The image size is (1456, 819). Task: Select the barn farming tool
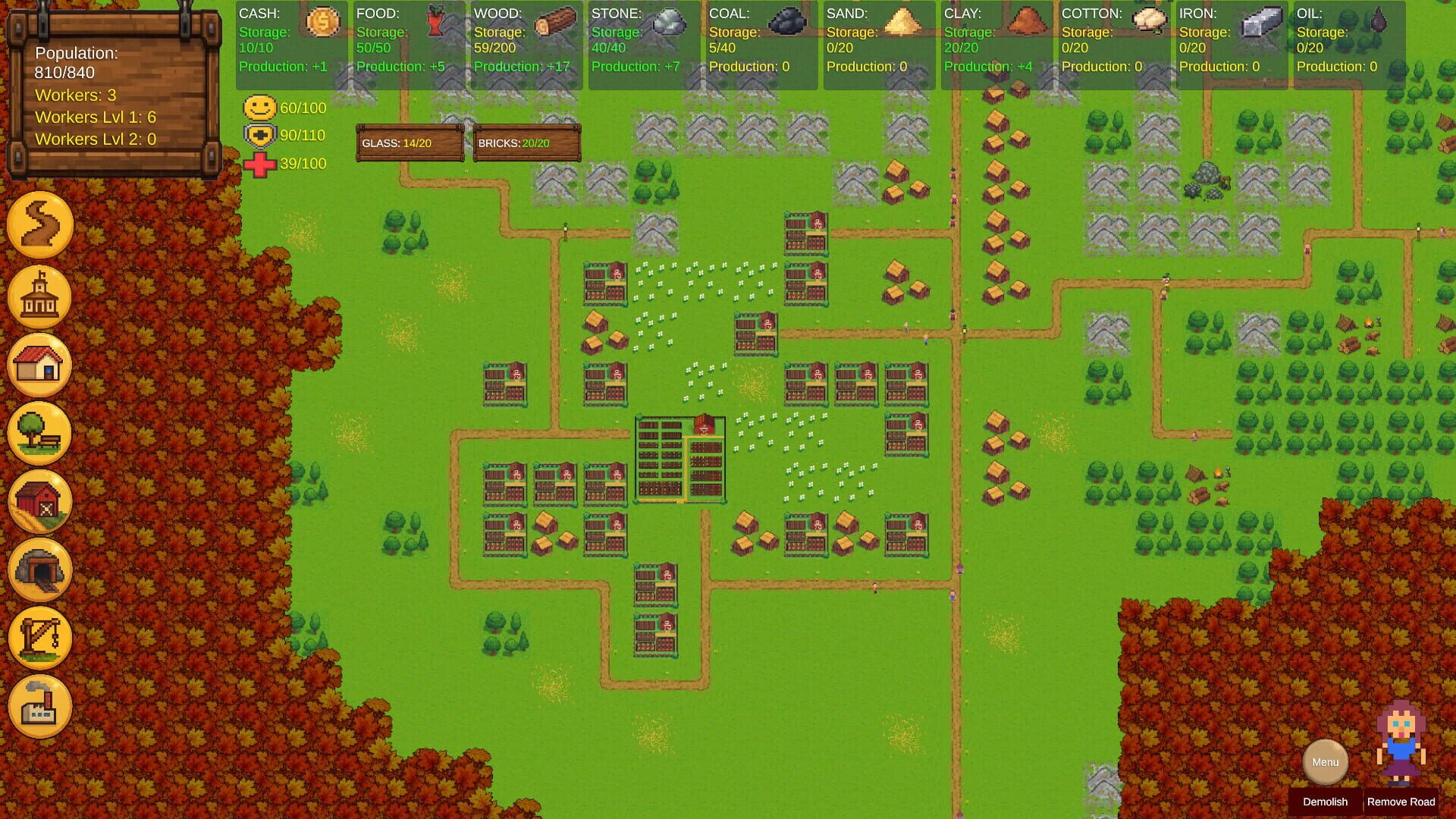coord(40,501)
